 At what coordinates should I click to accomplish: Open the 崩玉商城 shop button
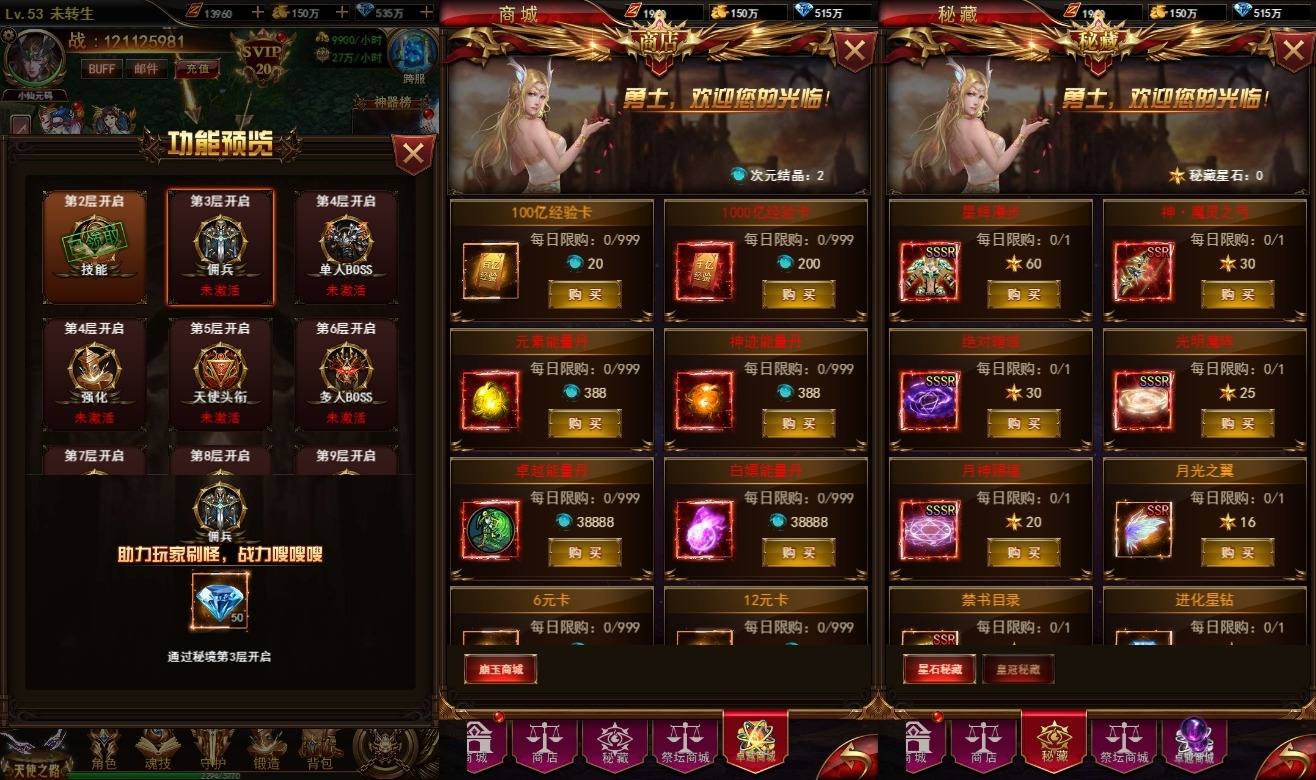(499, 669)
